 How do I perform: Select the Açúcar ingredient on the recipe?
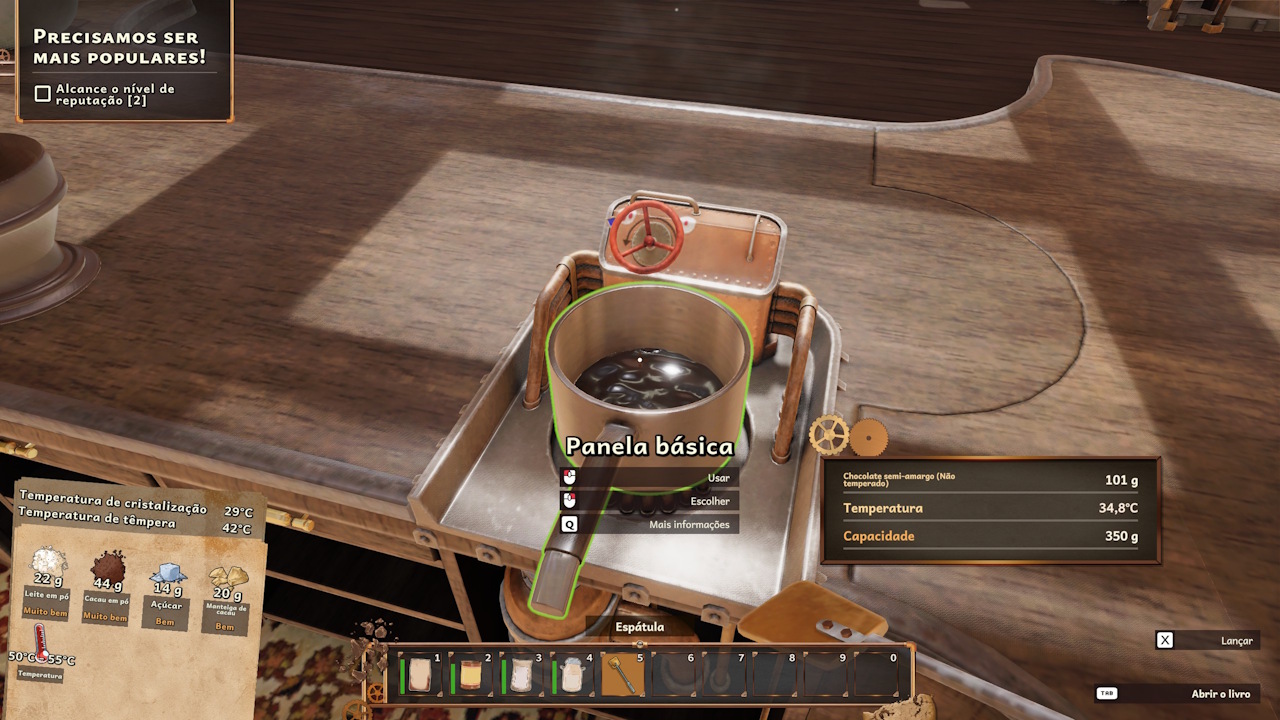(167, 575)
